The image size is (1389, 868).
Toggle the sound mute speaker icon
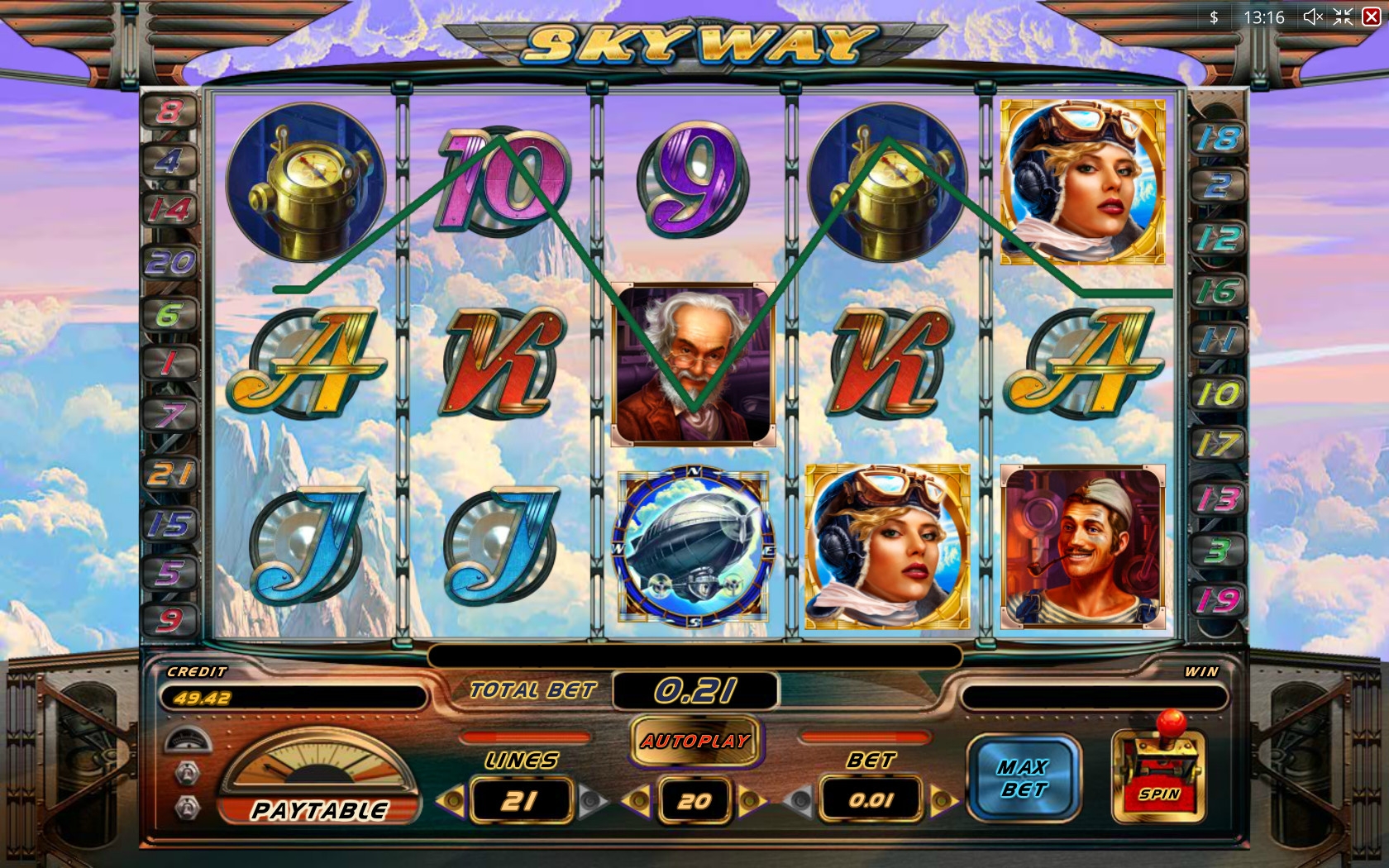click(1312, 17)
